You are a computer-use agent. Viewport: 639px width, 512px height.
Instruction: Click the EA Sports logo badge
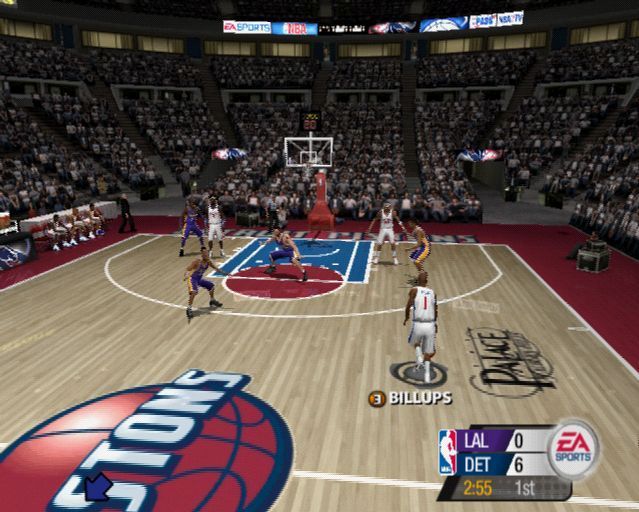[573, 448]
